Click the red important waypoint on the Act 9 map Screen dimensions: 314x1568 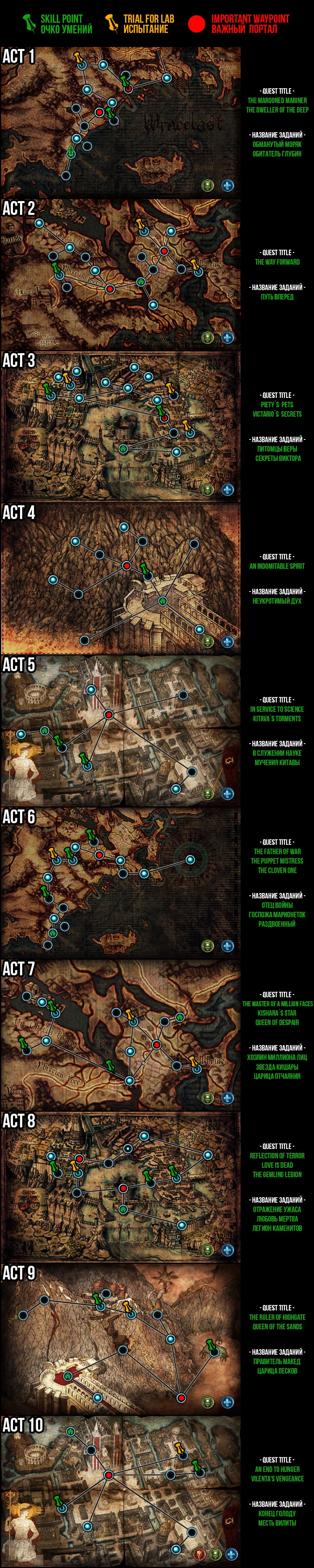181,1380
